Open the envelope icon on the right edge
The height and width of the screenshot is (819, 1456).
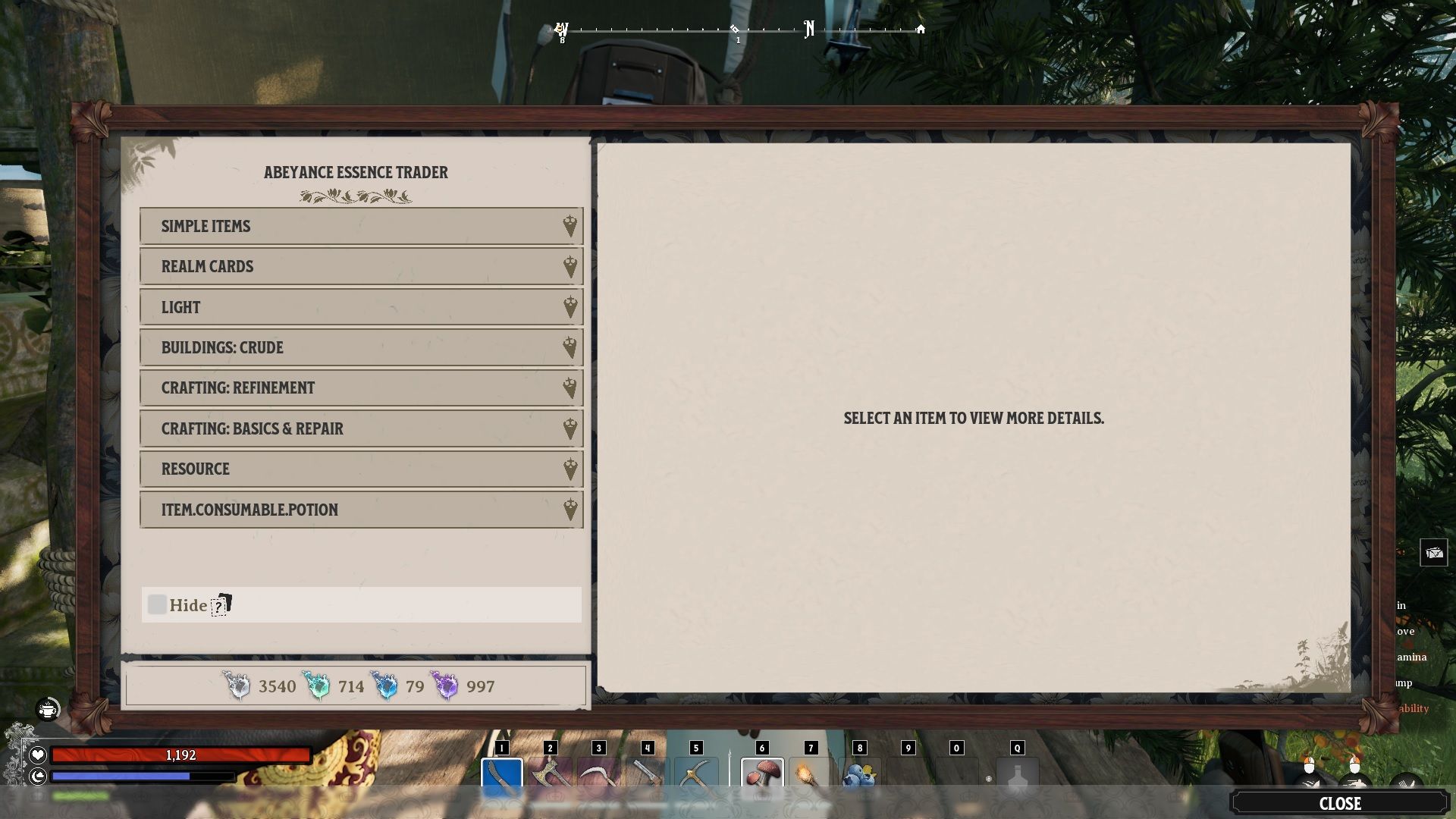tap(1433, 554)
